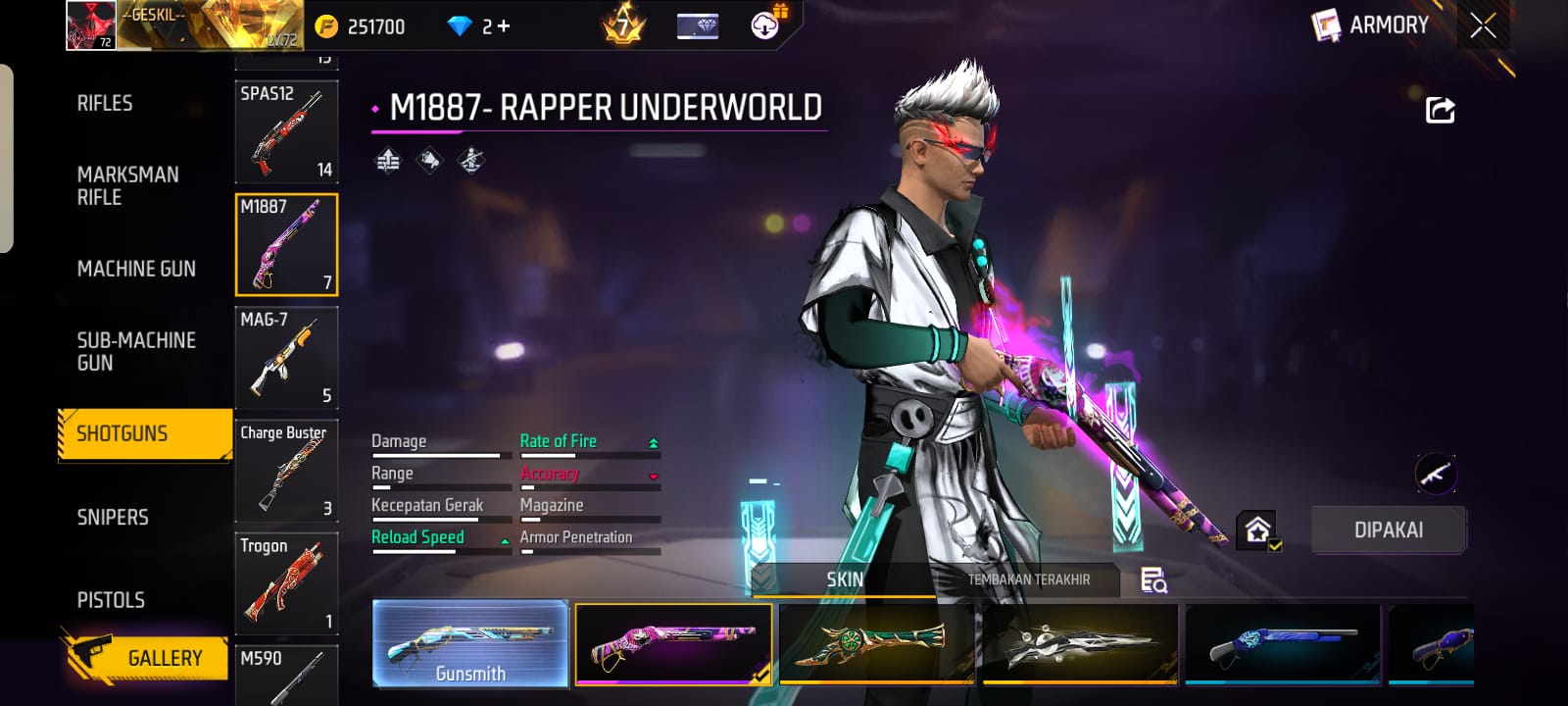Select the SPAS12 shotgun tile

(286, 132)
